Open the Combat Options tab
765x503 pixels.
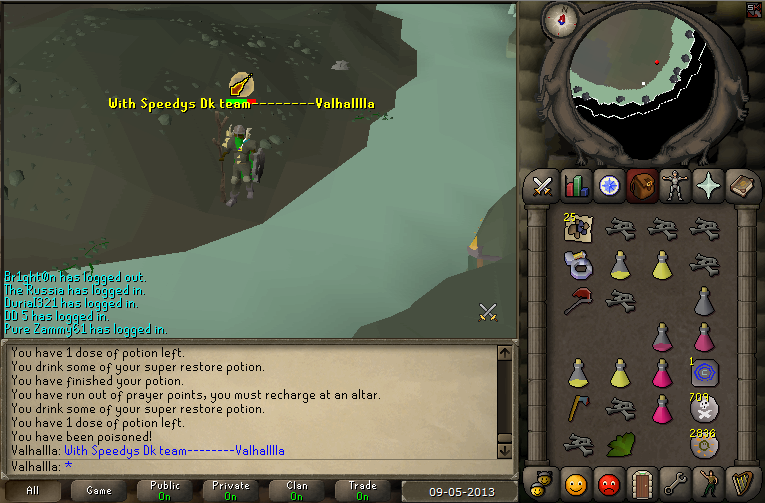click(x=542, y=185)
